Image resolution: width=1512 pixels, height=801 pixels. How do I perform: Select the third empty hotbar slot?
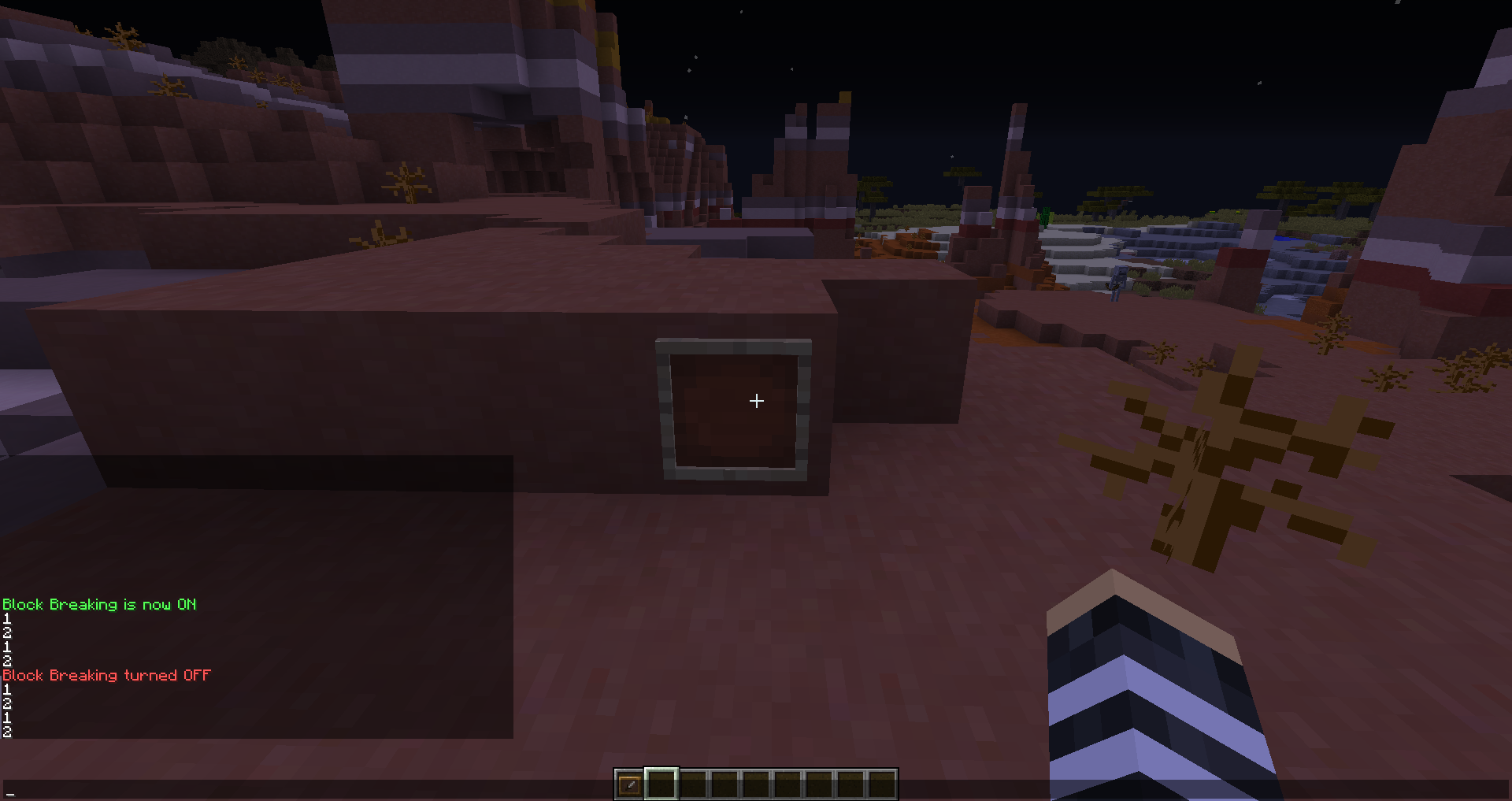pos(693,784)
